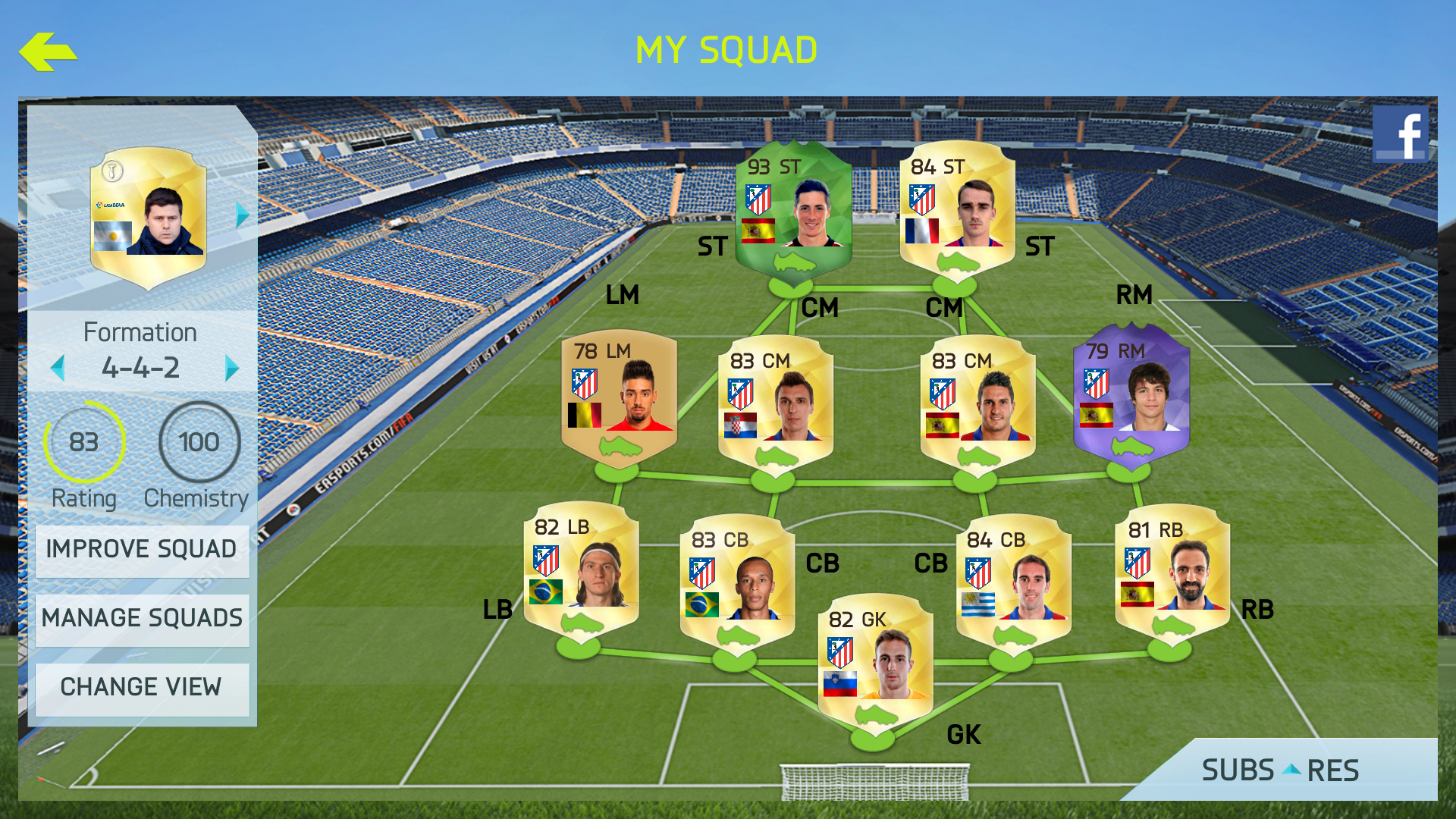The height and width of the screenshot is (819, 1456).
Task: Choose the 81 RB player card
Action: click(1172, 571)
